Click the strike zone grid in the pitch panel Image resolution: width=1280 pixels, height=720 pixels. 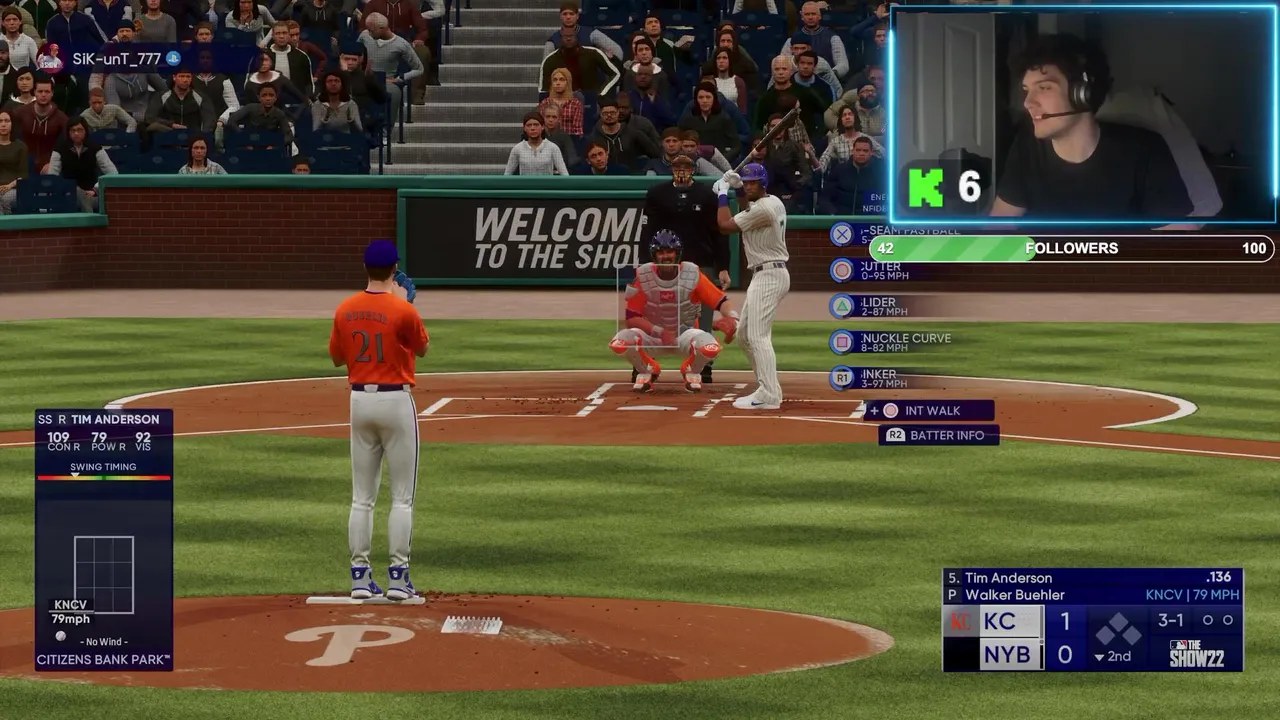(x=104, y=574)
